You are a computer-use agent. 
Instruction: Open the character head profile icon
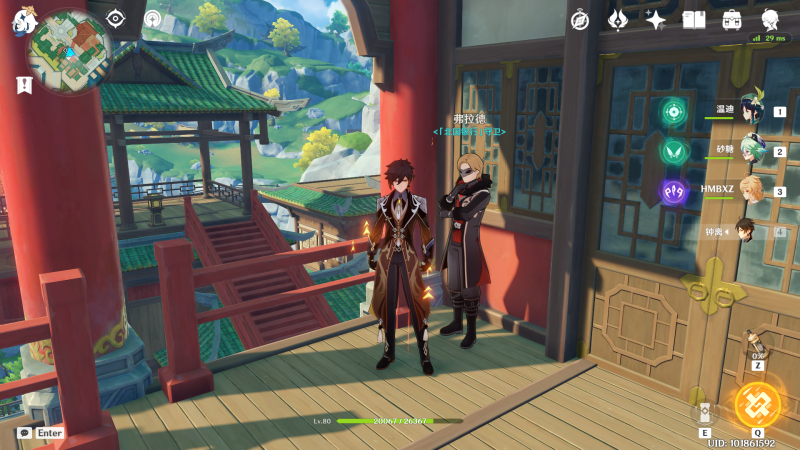point(770,19)
